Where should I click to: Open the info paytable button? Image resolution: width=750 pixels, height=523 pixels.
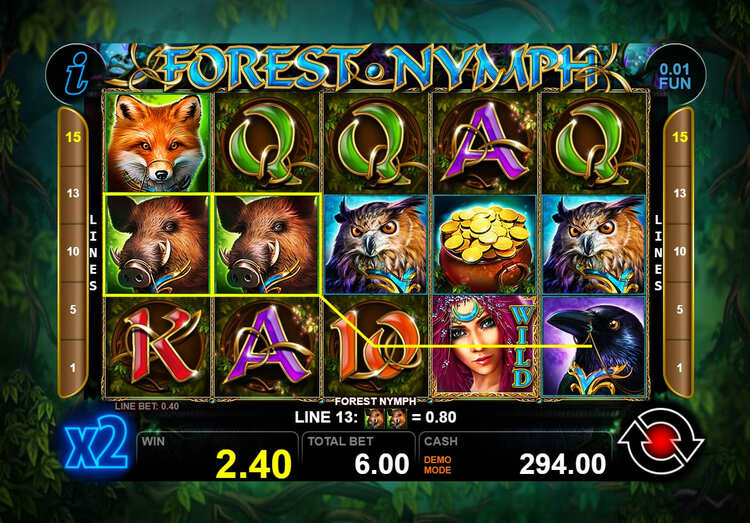(75, 73)
